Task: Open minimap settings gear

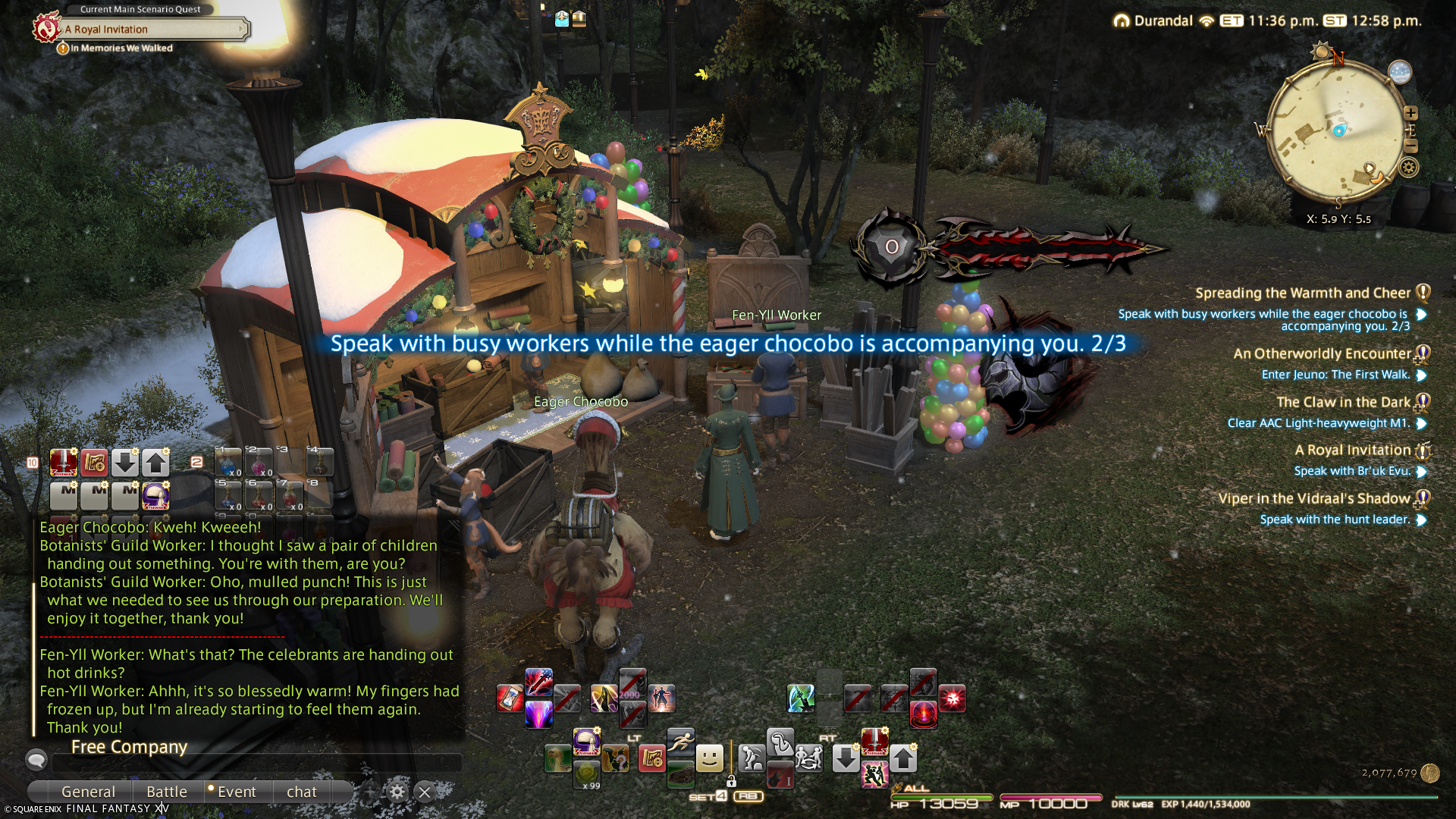Action: [1409, 168]
